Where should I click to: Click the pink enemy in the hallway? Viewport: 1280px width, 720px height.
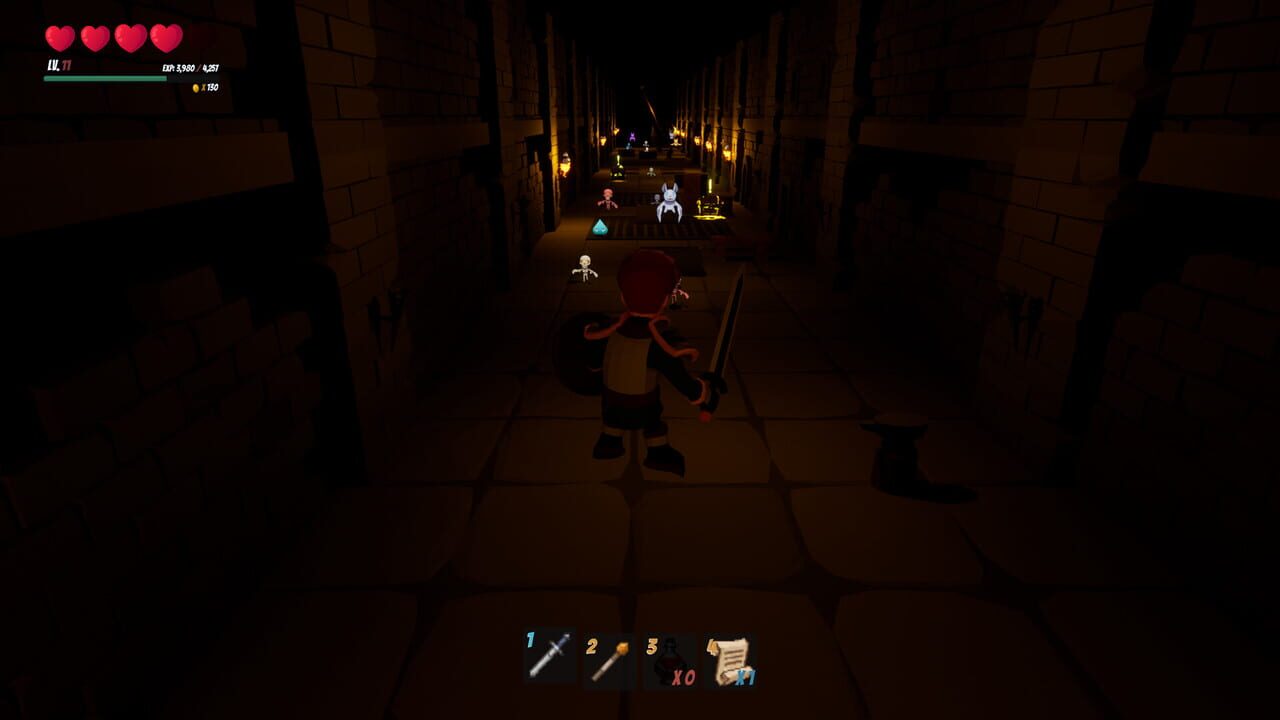[608, 199]
